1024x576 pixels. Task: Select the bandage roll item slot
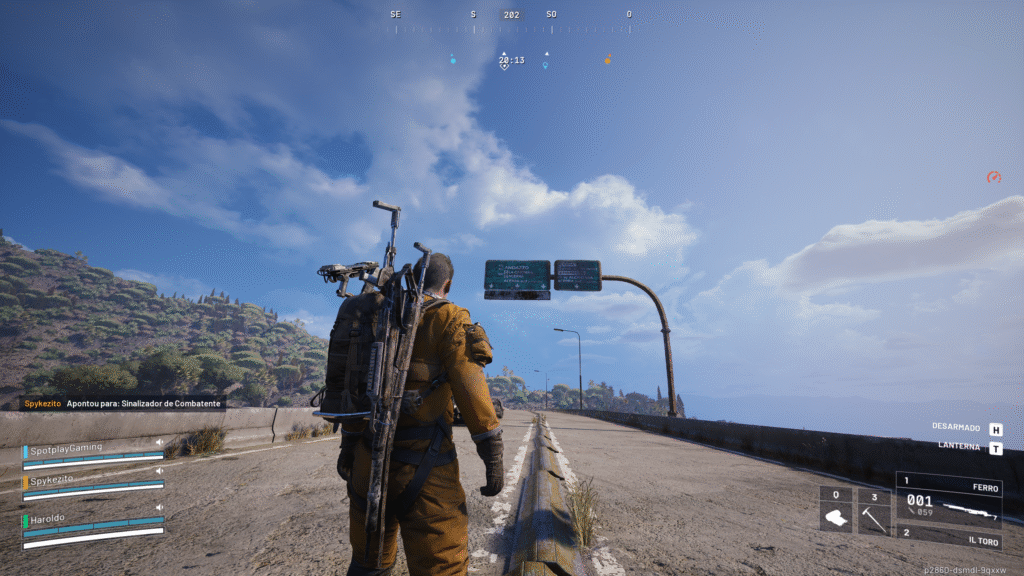(x=836, y=511)
